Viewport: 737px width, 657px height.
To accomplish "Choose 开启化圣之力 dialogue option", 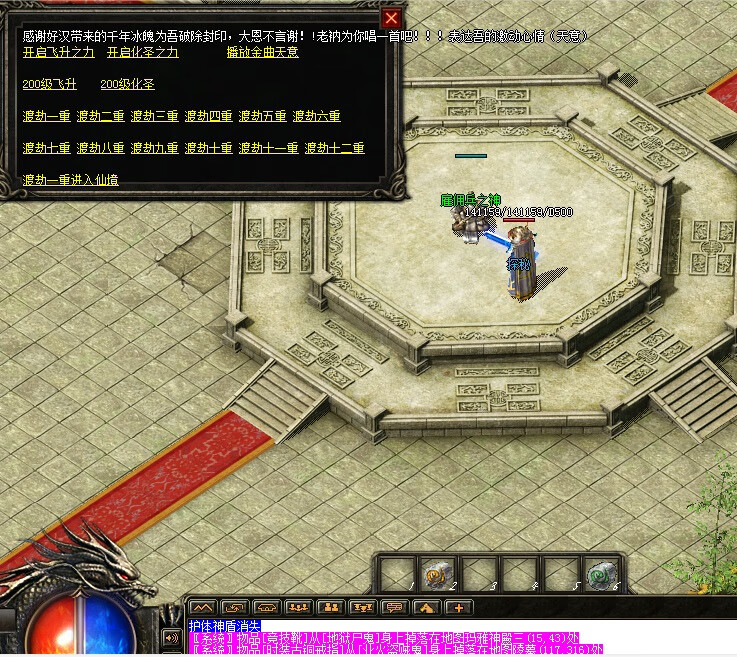I will (143, 52).
